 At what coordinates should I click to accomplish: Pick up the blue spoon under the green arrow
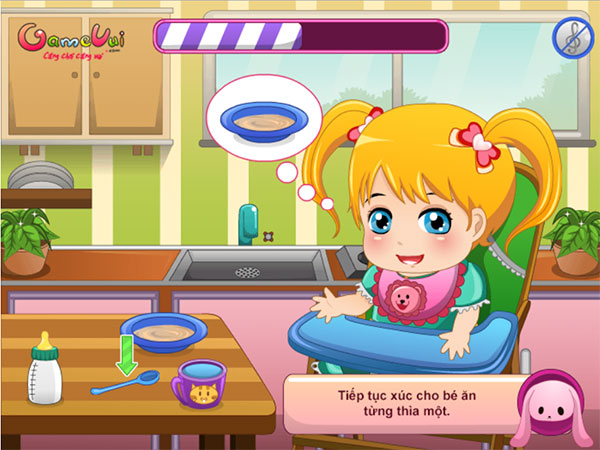tap(125, 383)
